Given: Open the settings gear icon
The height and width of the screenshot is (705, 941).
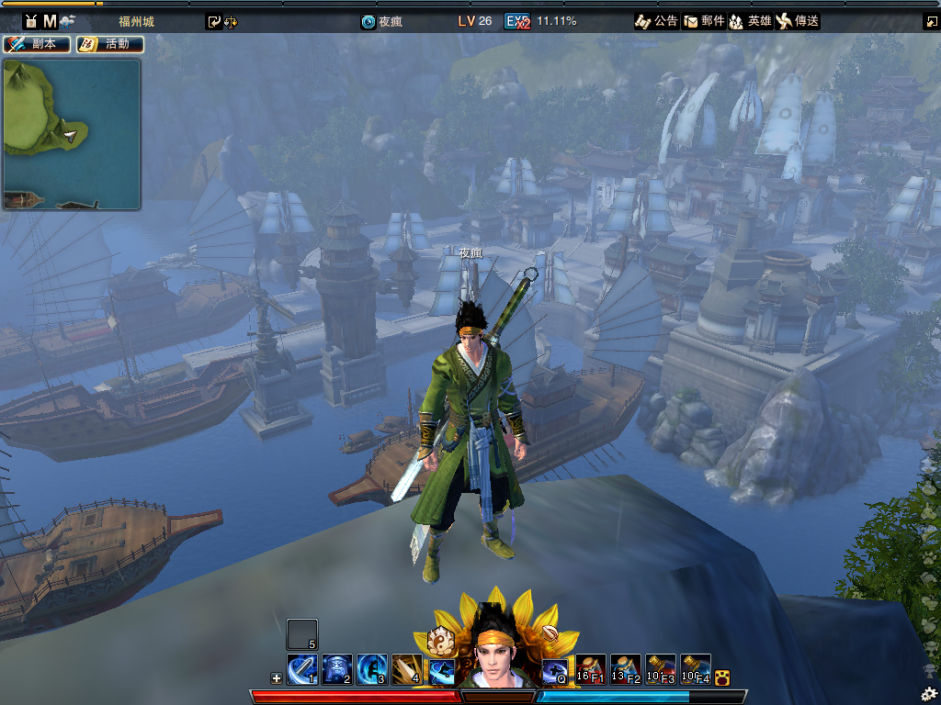Looking at the screenshot, I should pos(929,693).
